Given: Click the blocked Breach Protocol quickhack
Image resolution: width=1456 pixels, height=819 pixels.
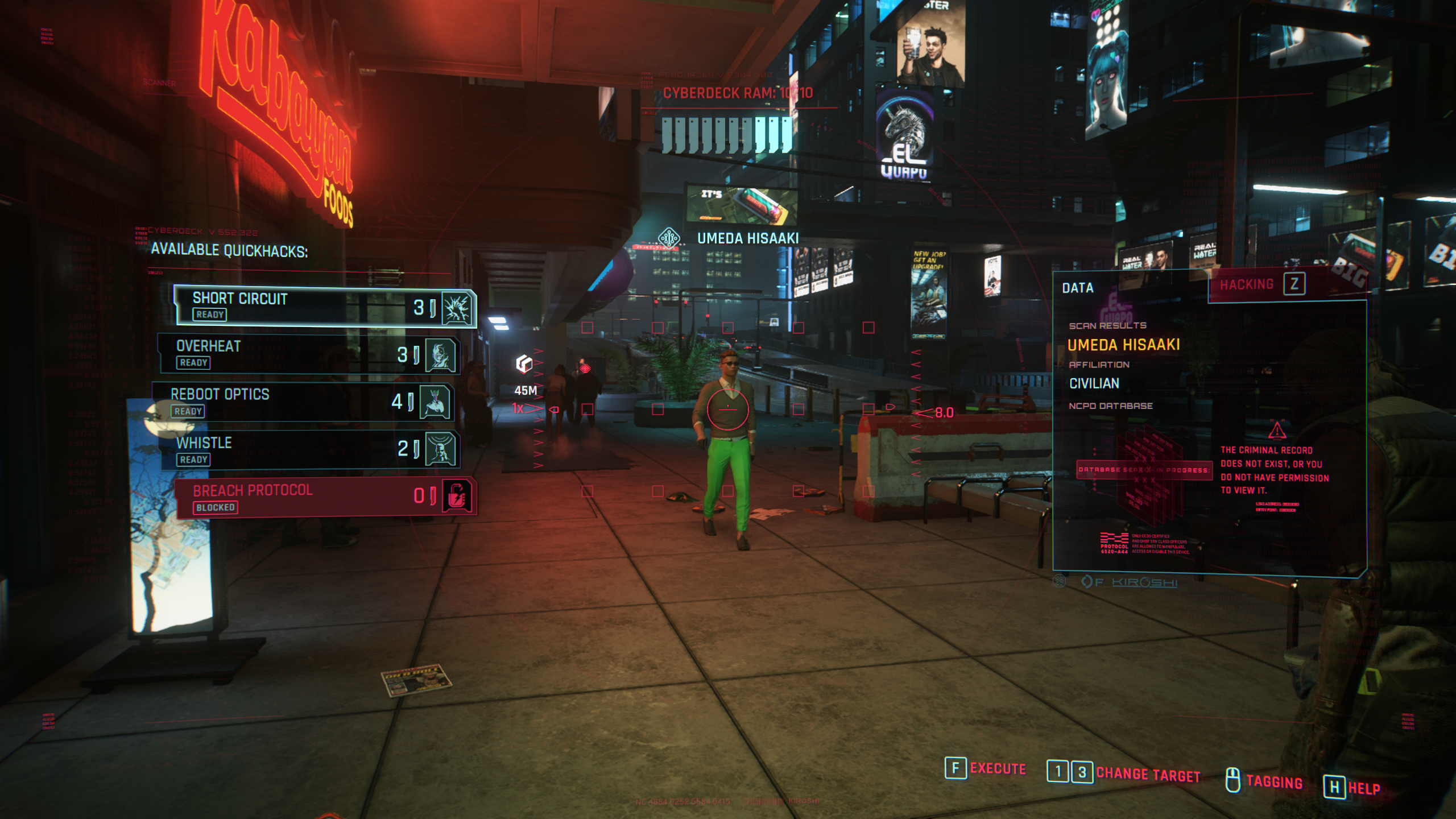Looking at the screenshot, I should pyautogui.click(x=325, y=498).
